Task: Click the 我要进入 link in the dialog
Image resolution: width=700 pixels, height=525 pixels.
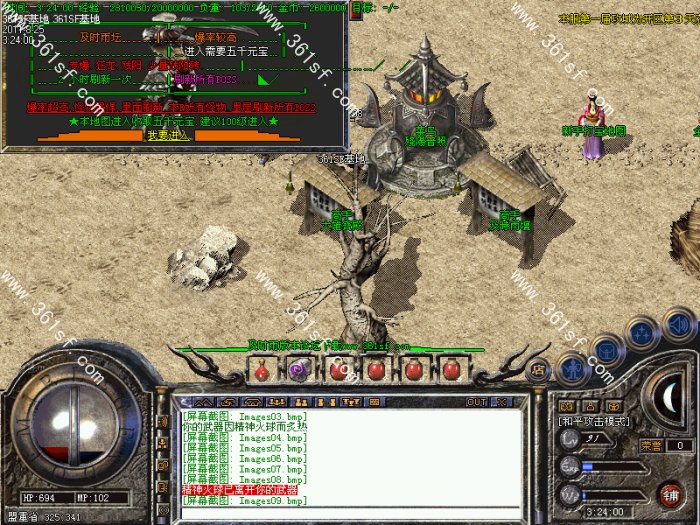Action: (166, 135)
